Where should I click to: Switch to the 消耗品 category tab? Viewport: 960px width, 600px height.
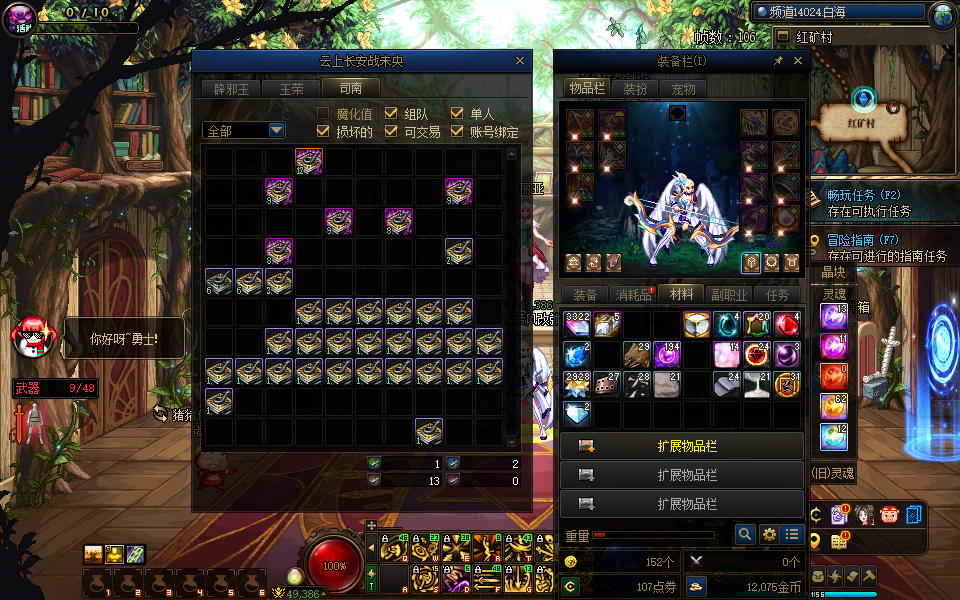tap(633, 295)
